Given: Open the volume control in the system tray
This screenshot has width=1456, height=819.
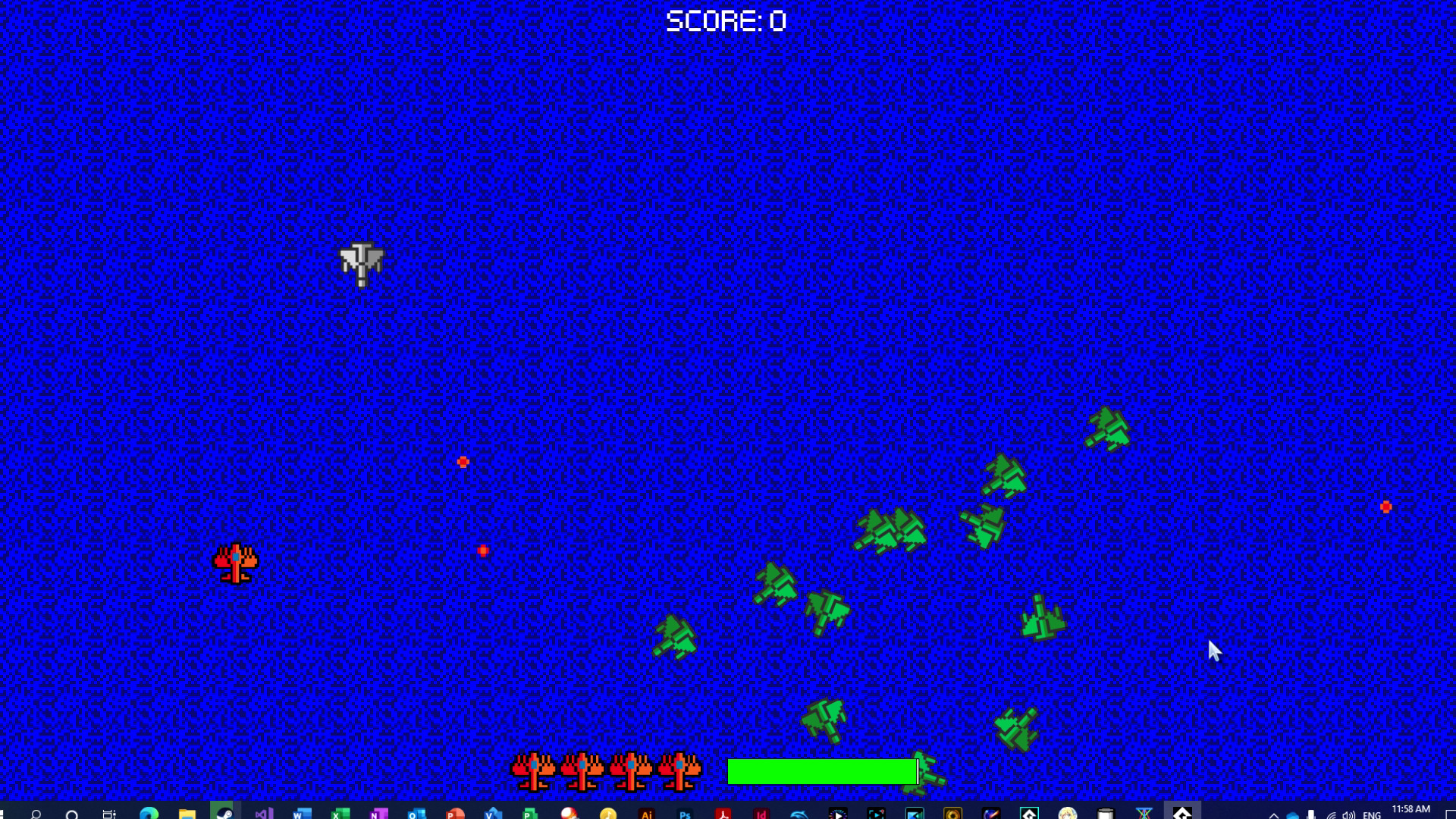Looking at the screenshot, I should pos(1350,813).
